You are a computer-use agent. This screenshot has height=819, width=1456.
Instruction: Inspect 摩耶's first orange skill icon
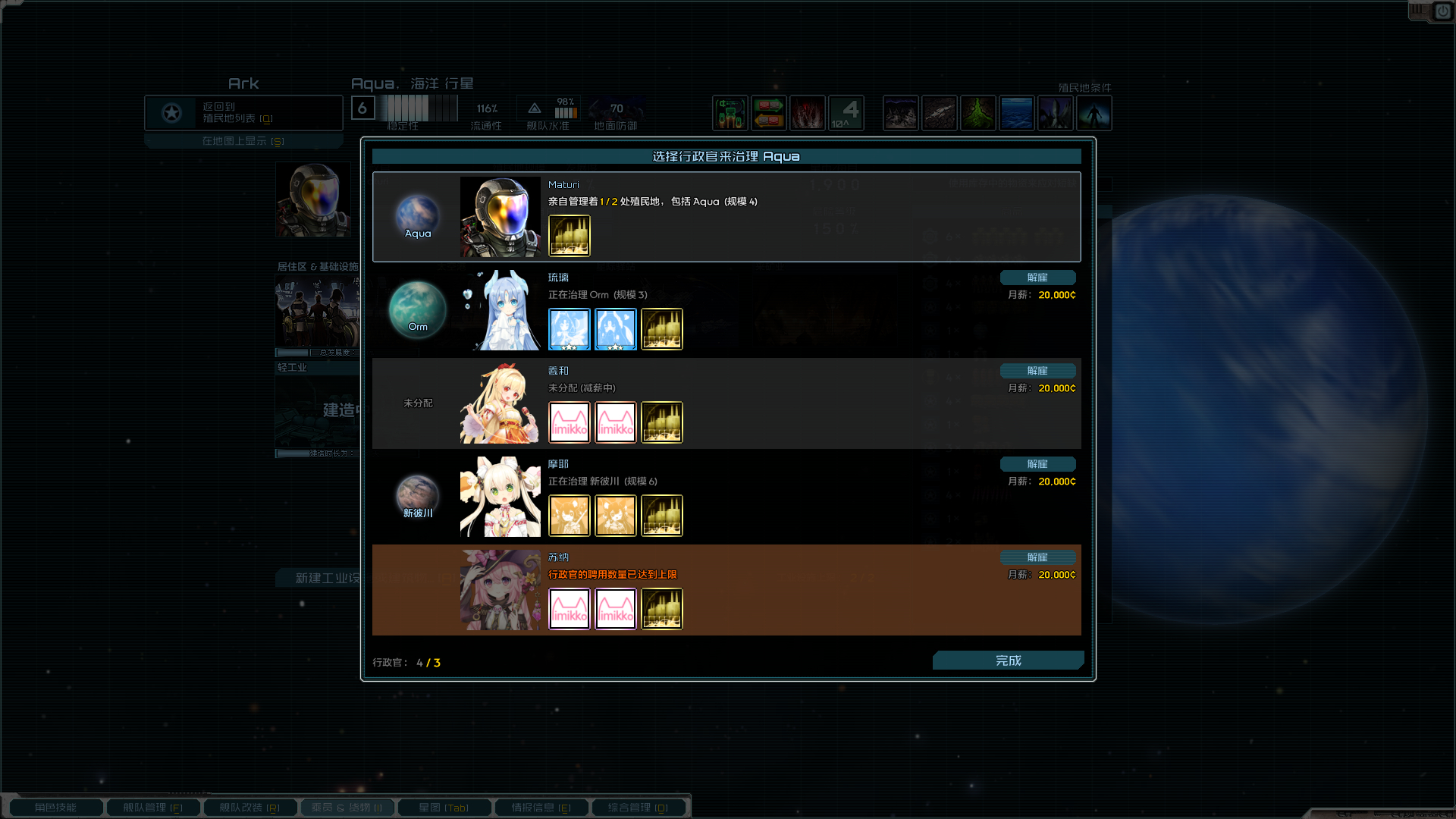point(570,515)
